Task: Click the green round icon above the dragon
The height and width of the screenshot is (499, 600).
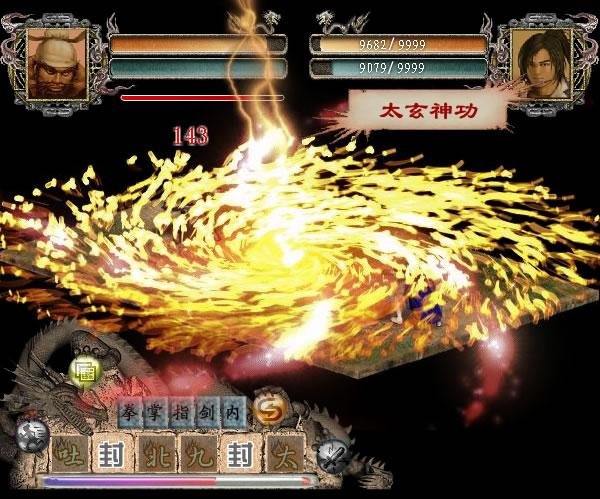Action: click(x=83, y=366)
